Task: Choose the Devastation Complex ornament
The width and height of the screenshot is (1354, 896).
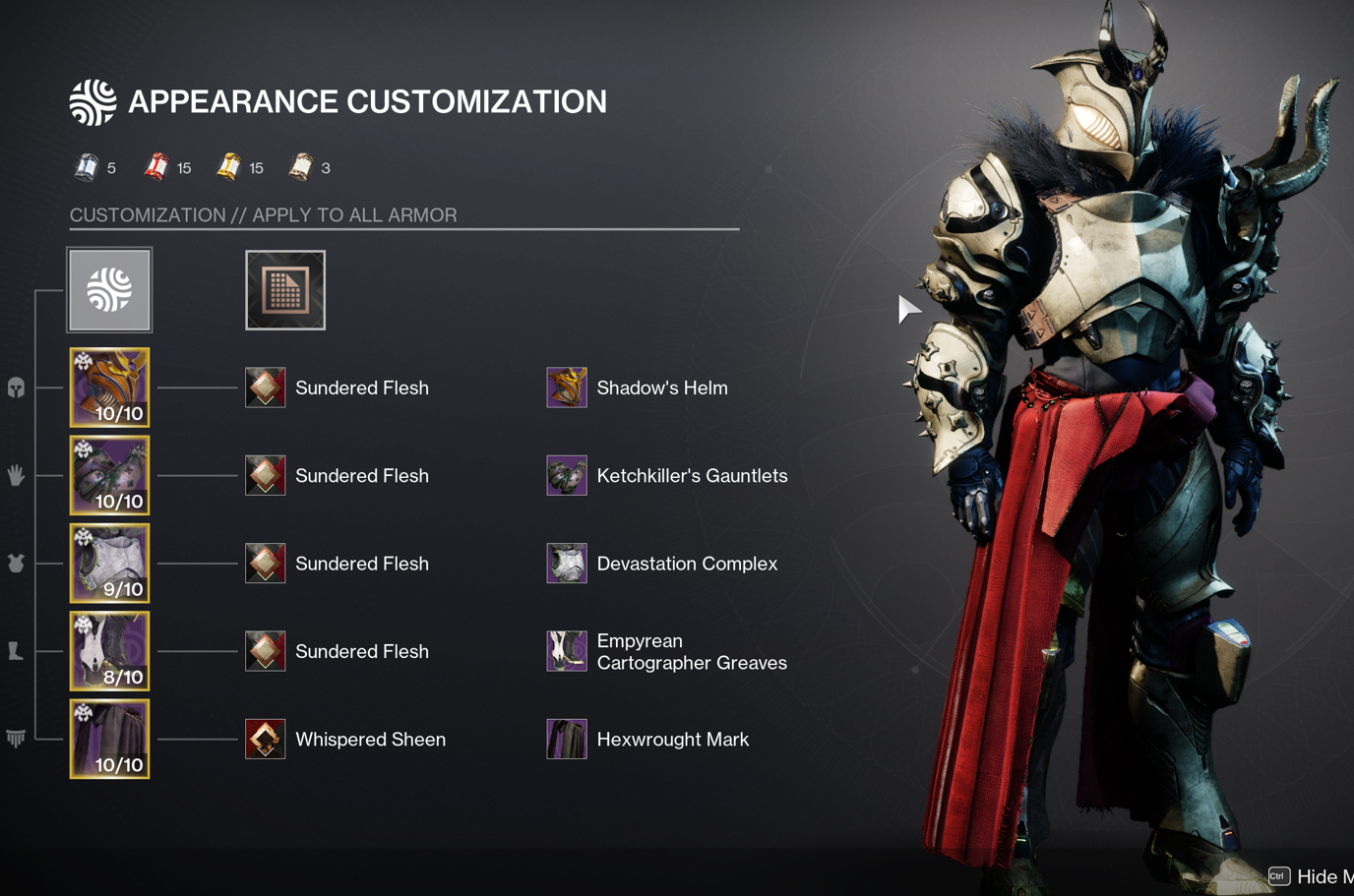Action: tap(567, 564)
